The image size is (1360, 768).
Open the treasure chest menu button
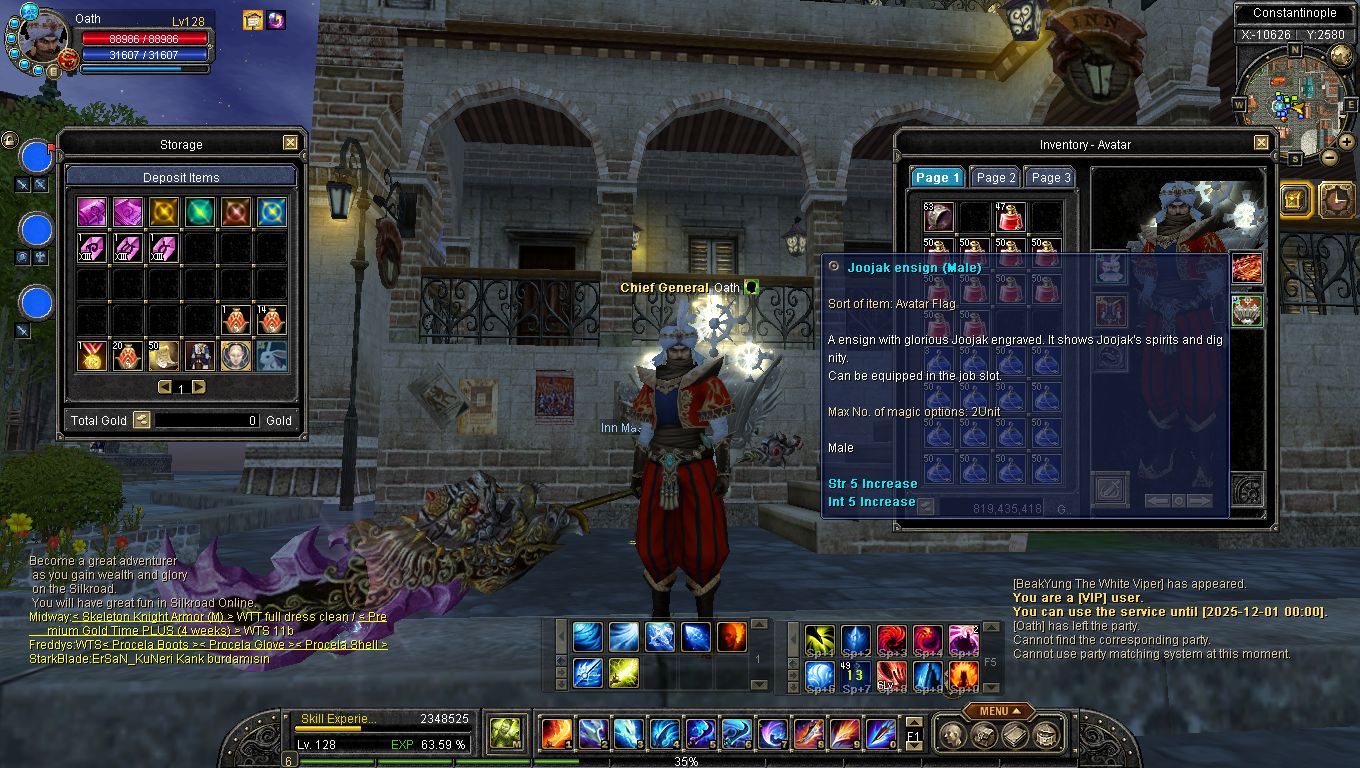click(x=984, y=735)
